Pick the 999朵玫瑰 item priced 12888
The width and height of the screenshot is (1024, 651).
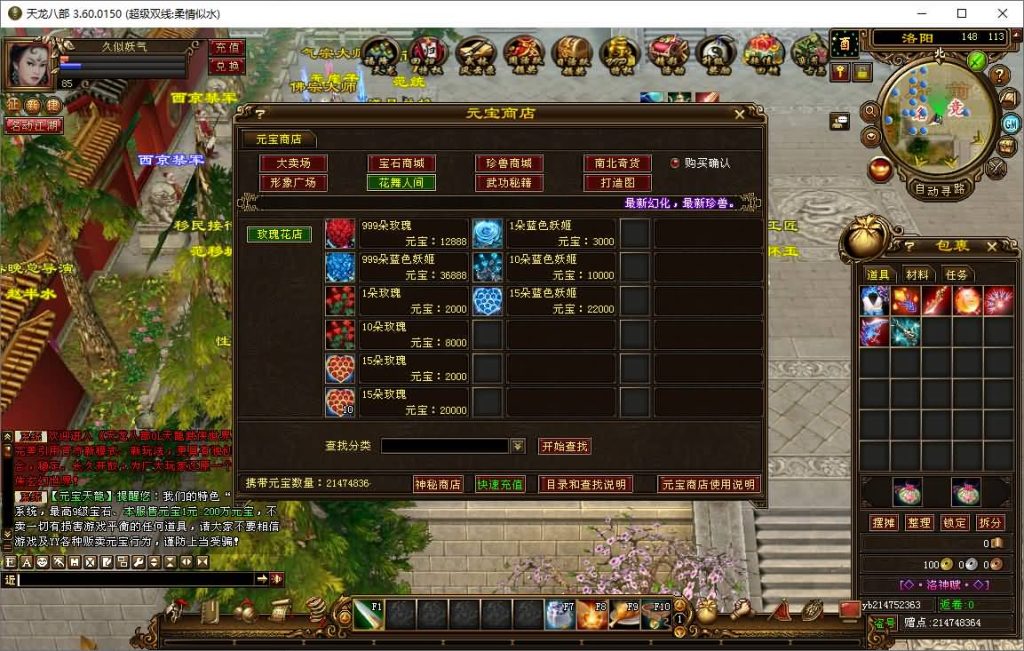tap(340, 234)
